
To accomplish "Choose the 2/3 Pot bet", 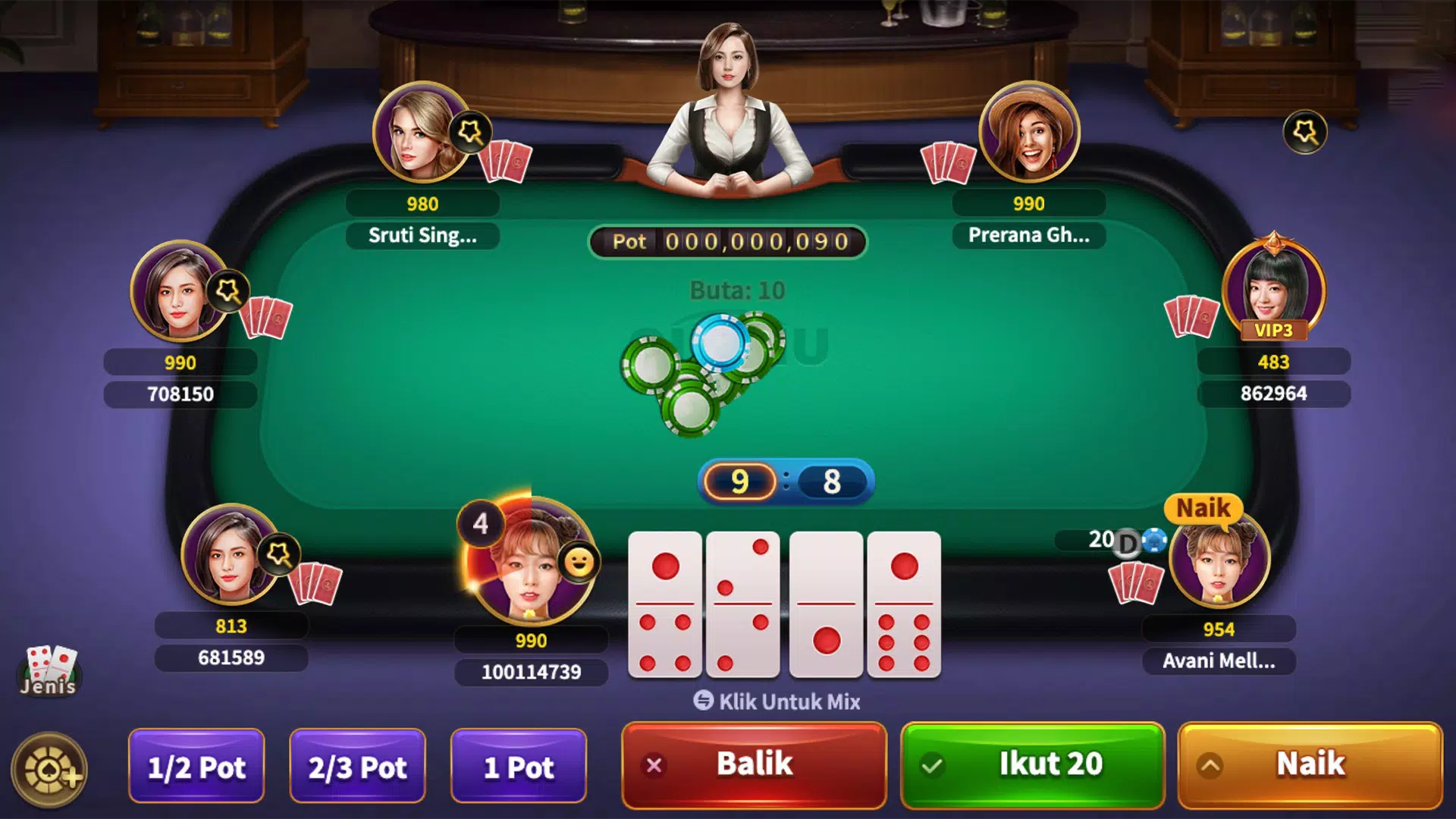I will click(x=357, y=767).
